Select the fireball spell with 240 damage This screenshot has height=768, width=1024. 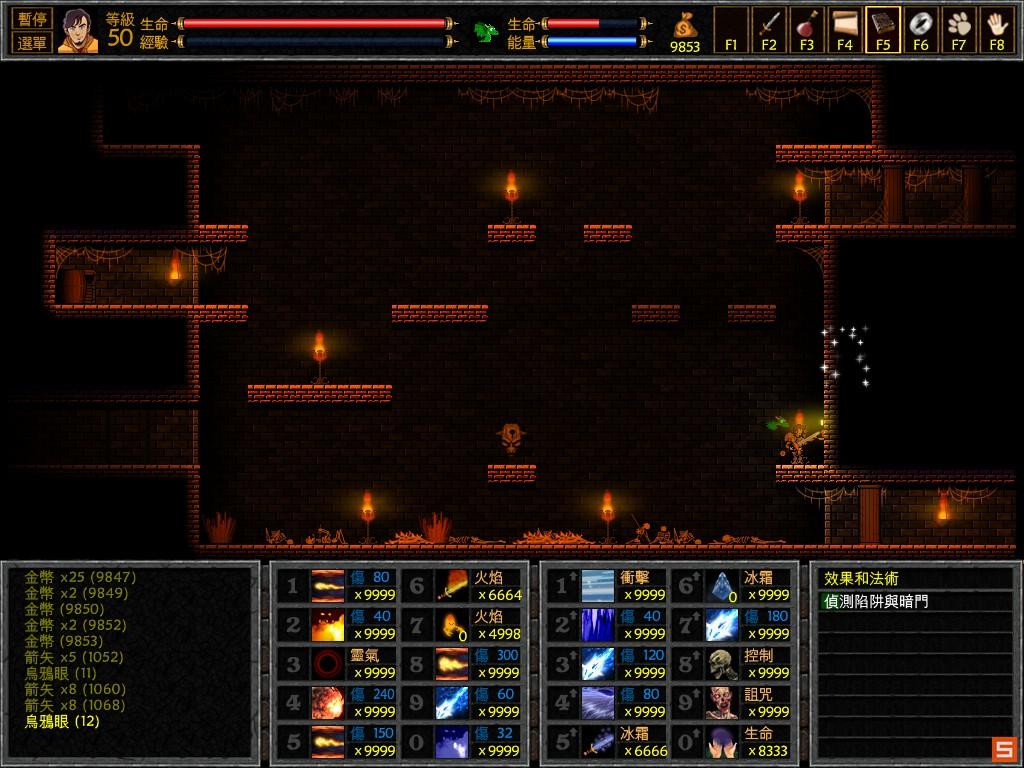pos(328,703)
